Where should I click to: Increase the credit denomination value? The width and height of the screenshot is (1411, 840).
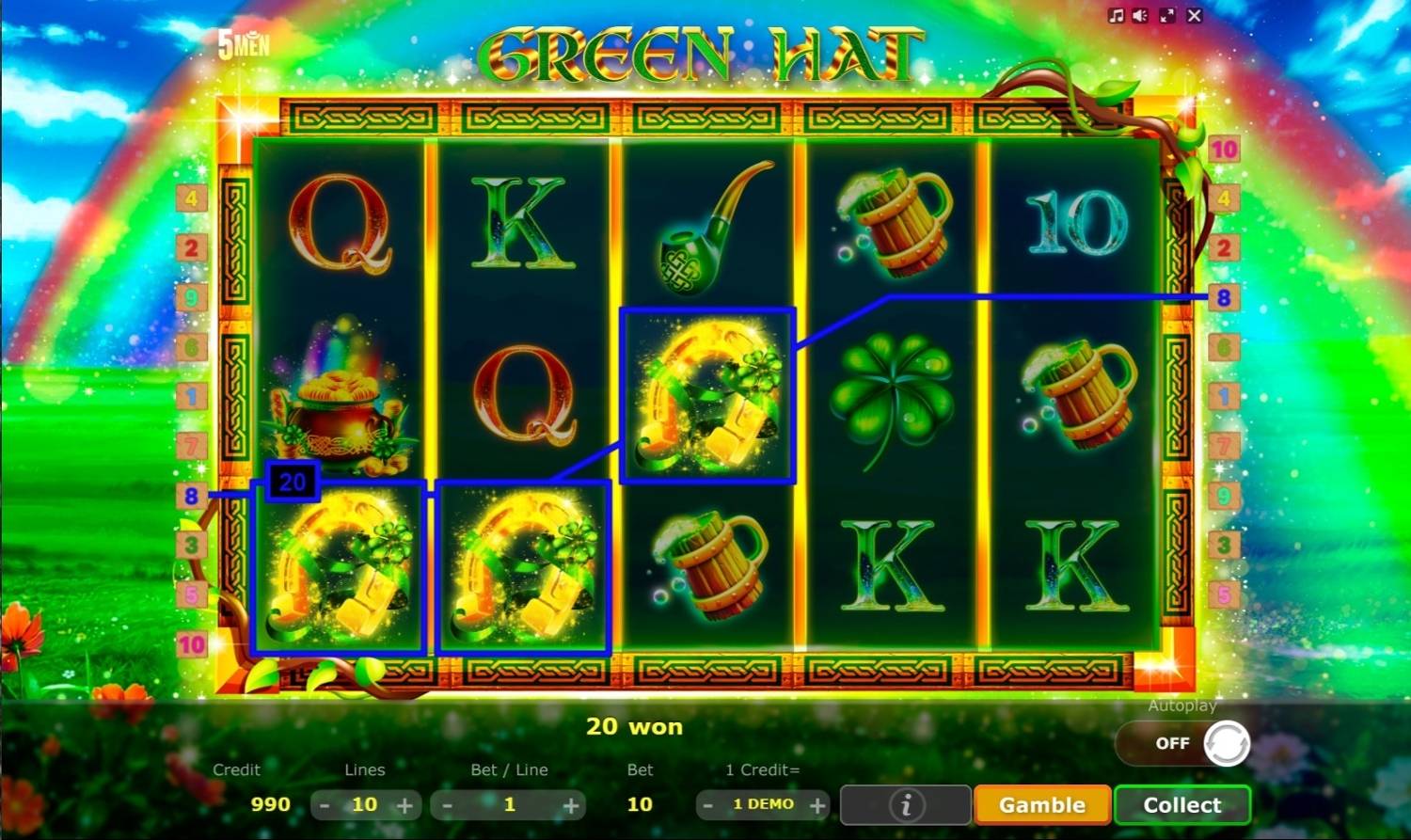coord(817,806)
